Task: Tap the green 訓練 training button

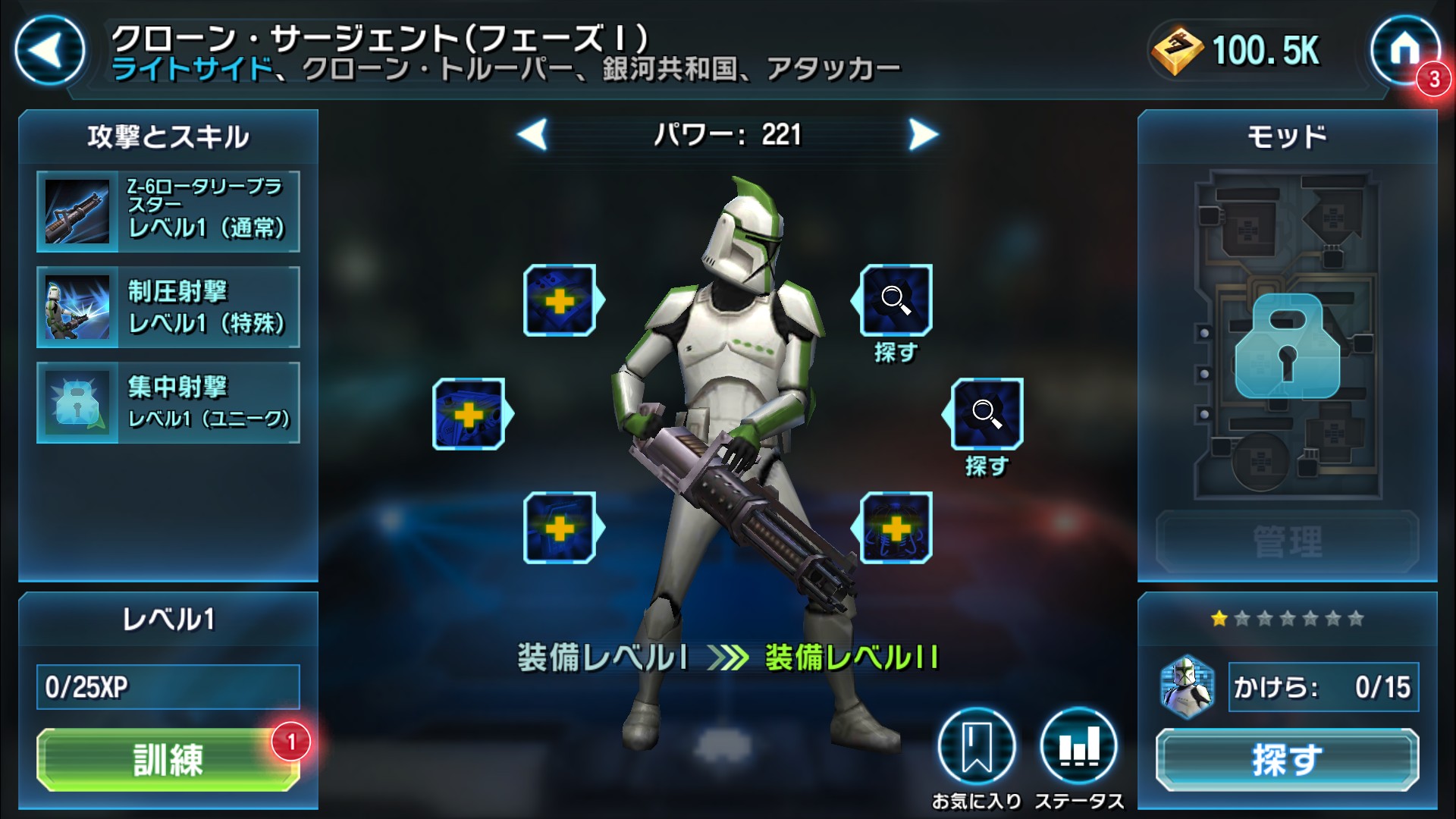Action: [168, 759]
